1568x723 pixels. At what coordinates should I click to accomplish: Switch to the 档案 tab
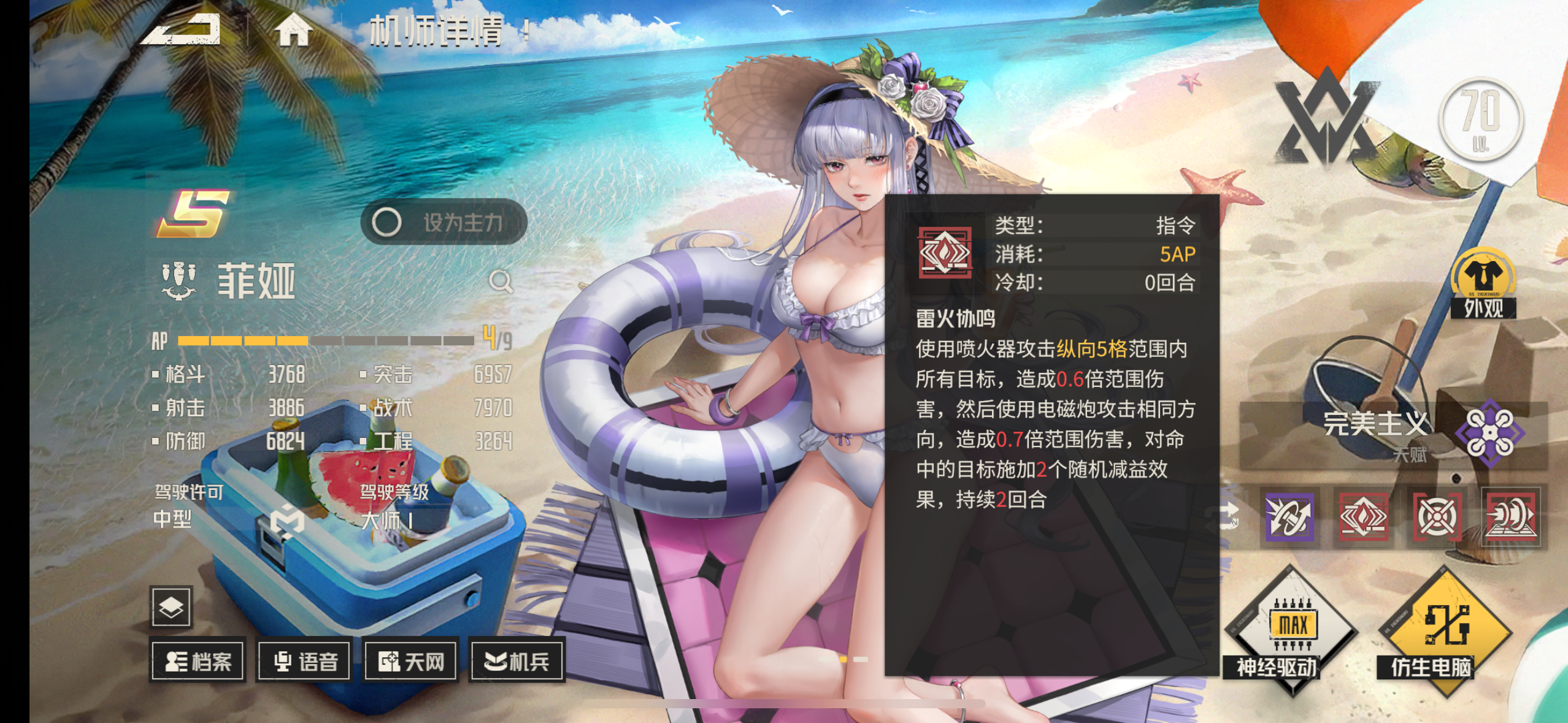[198, 660]
